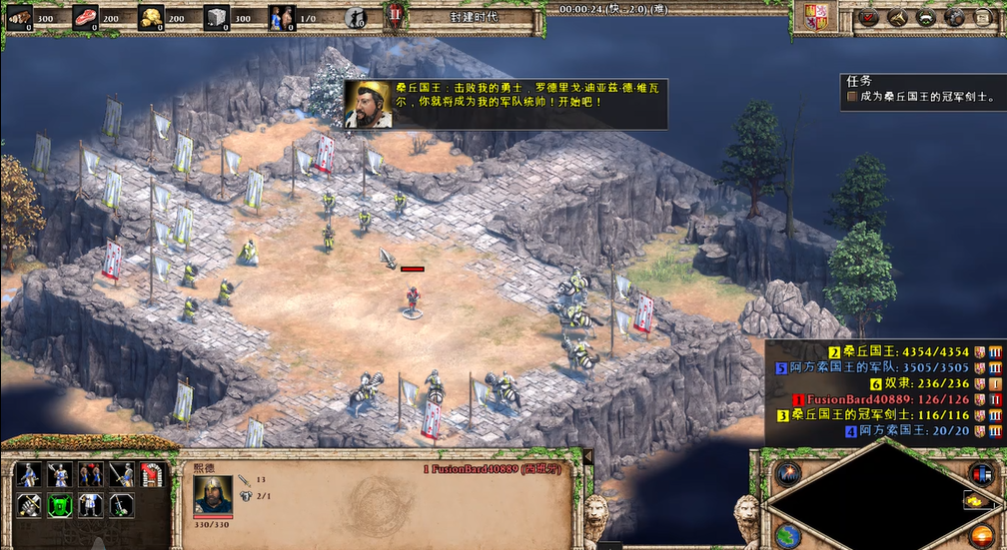Activate the follow command with two villagers
This screenshot has width=1007, height=550.
pyautogui.click(x=91, y=474)
